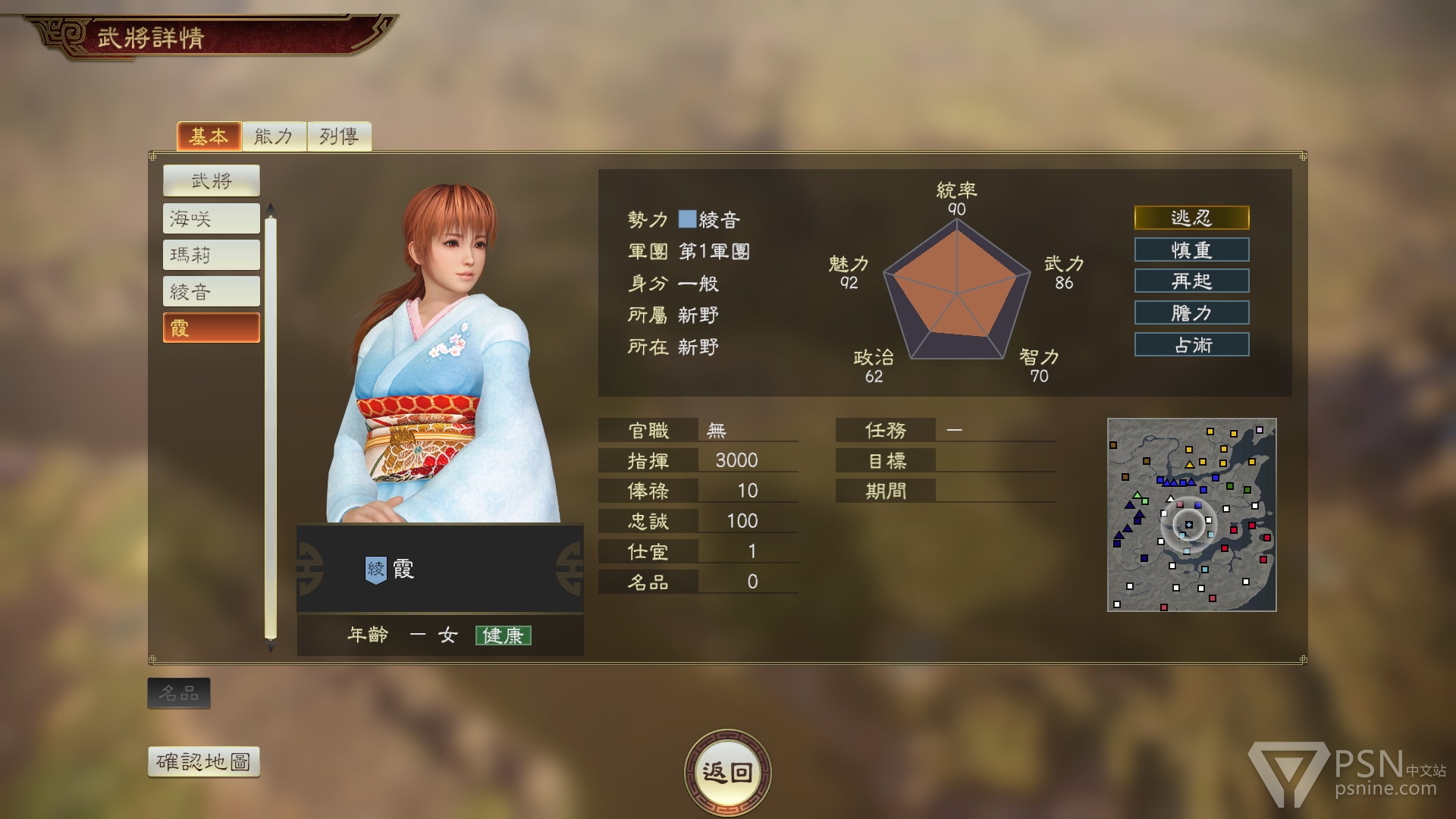
Task: Select the 逃忍 trait
Action: [x=1191, y=218]
